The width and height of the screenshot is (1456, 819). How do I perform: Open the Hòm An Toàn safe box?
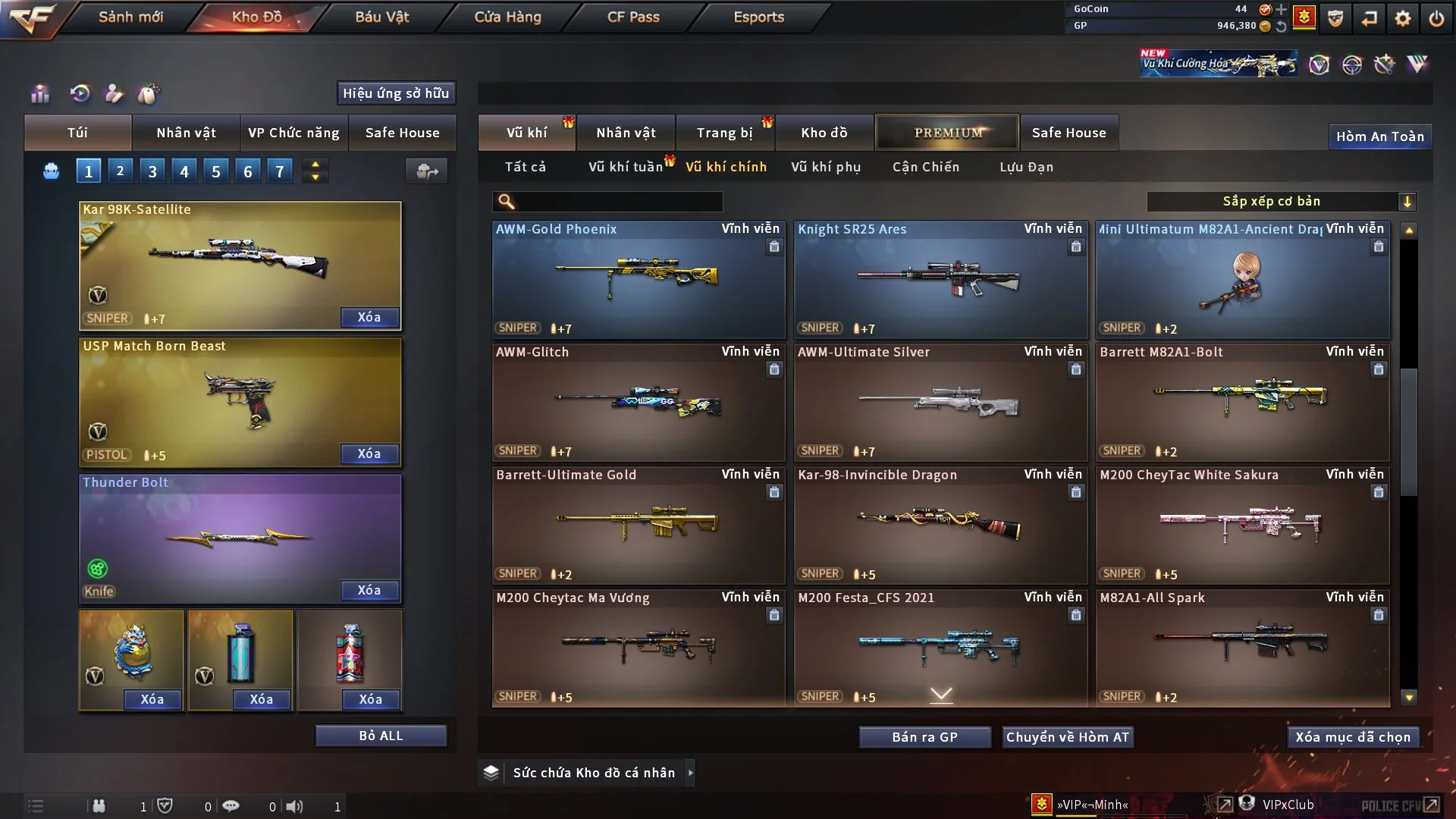point(1379,136)
